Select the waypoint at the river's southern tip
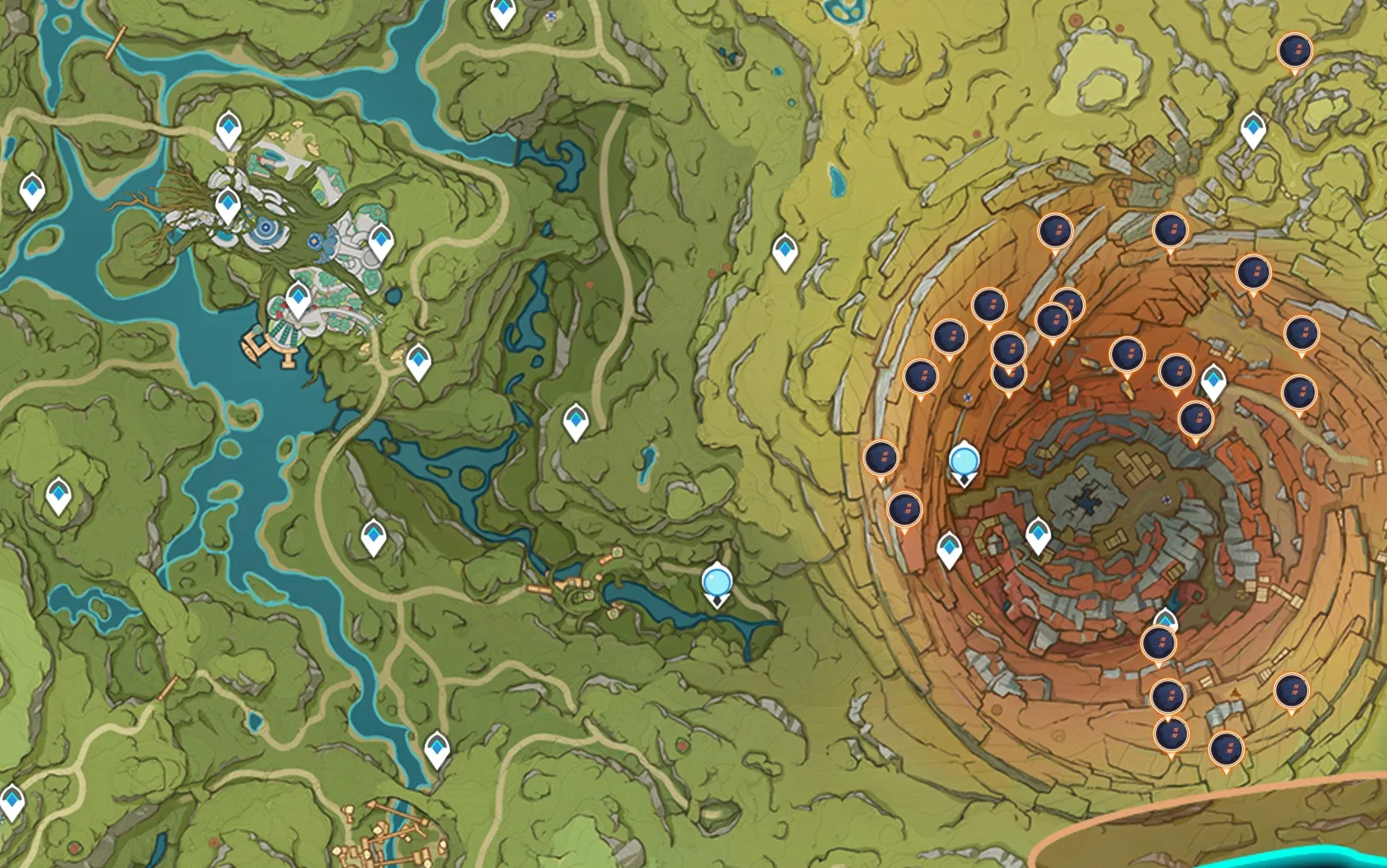The image size is (1387, 868). (x=436, y=748)
